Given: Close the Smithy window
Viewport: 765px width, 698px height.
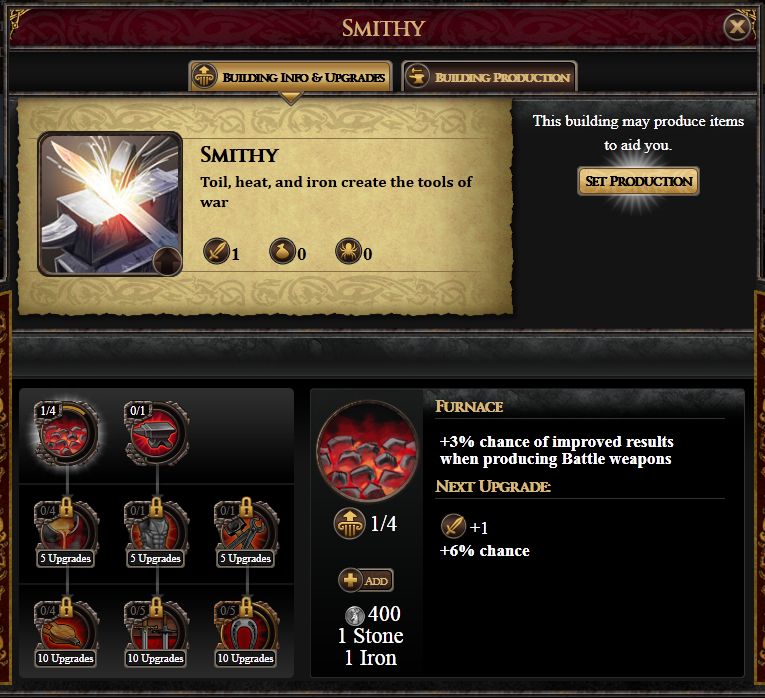Looking at the screenshot, I should coord(737,27).
